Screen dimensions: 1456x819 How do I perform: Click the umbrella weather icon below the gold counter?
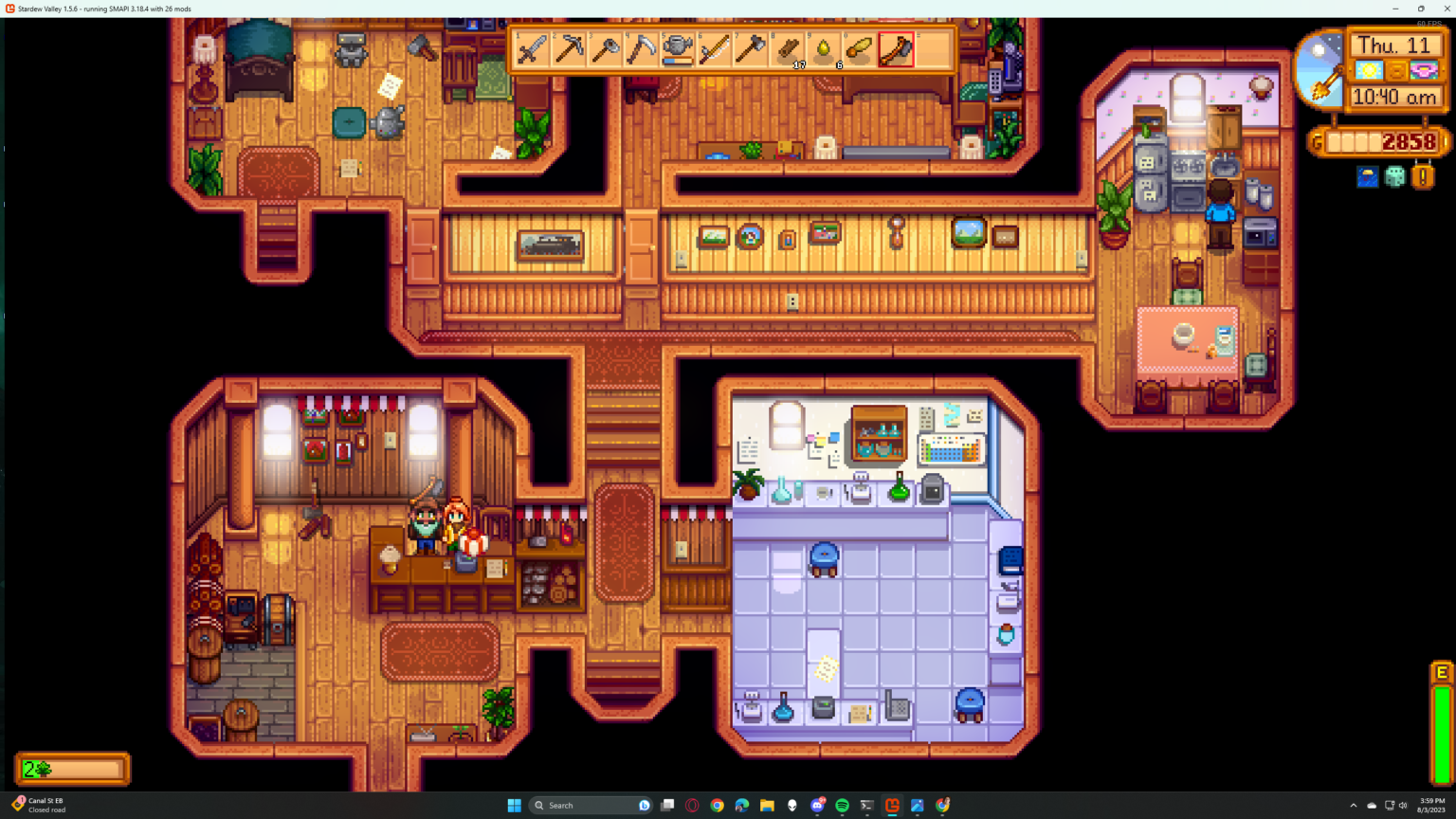[x=1368, y=177]
